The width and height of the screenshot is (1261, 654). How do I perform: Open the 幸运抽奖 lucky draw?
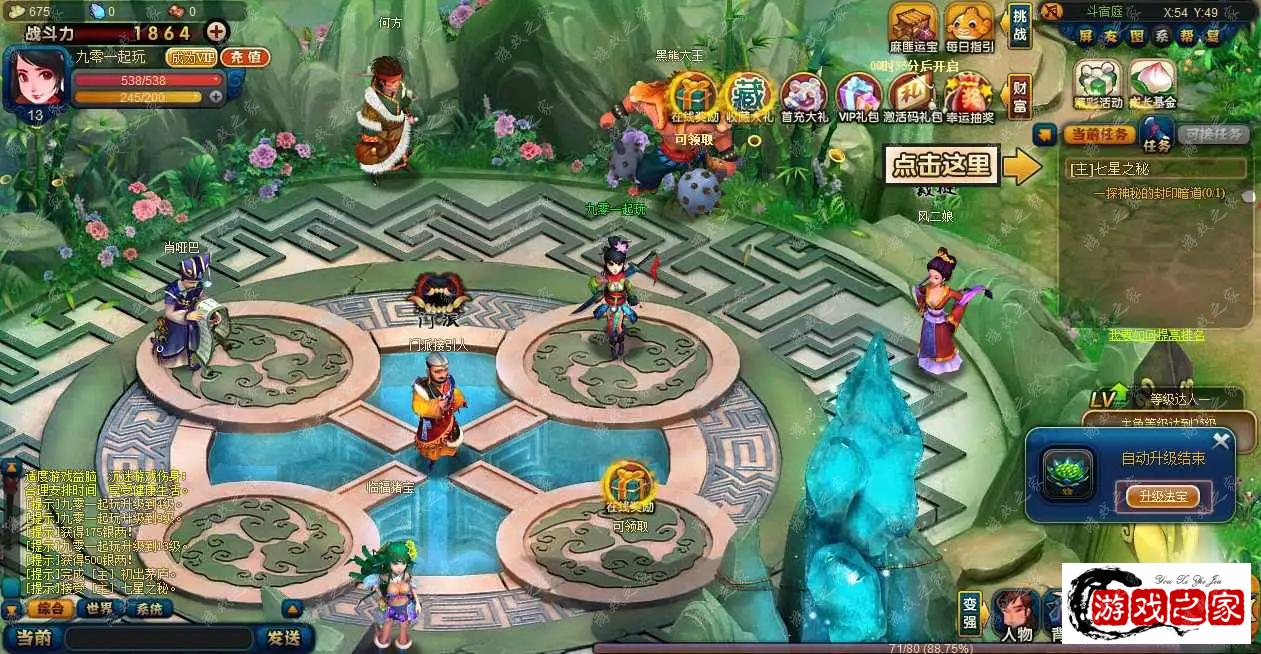click(967, 97)
